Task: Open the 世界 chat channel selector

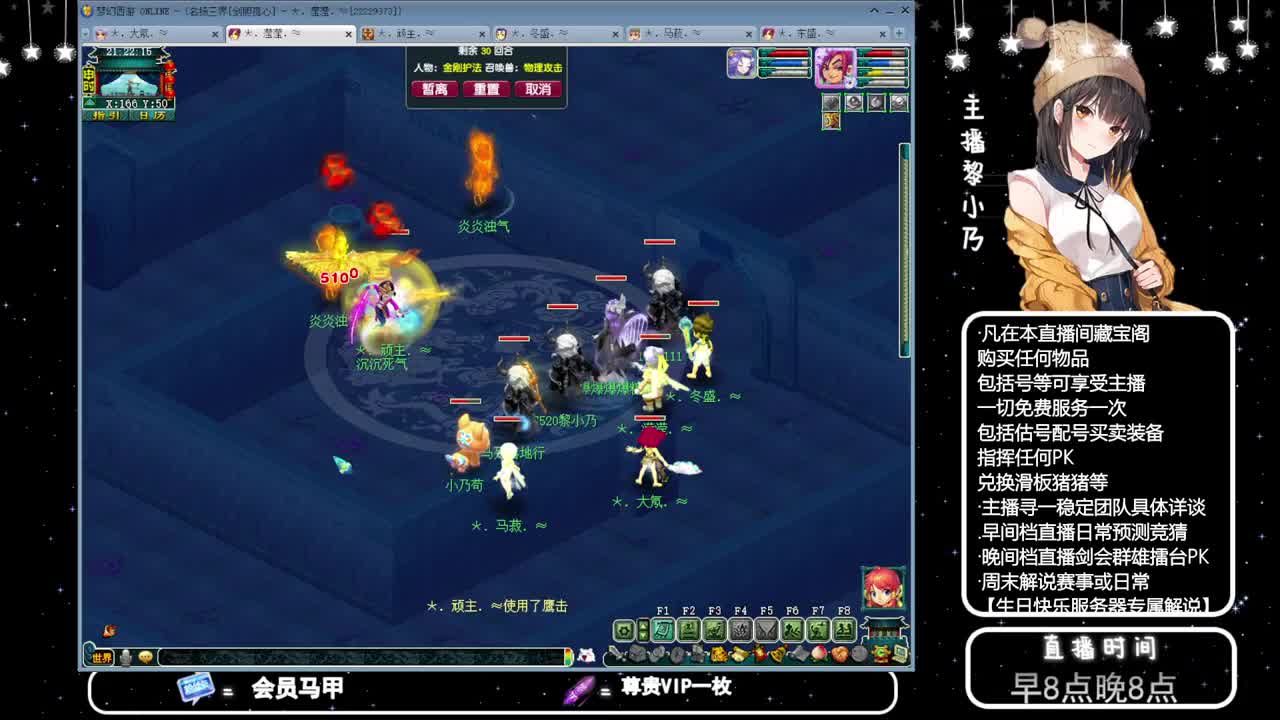Action: coord(101,656)
